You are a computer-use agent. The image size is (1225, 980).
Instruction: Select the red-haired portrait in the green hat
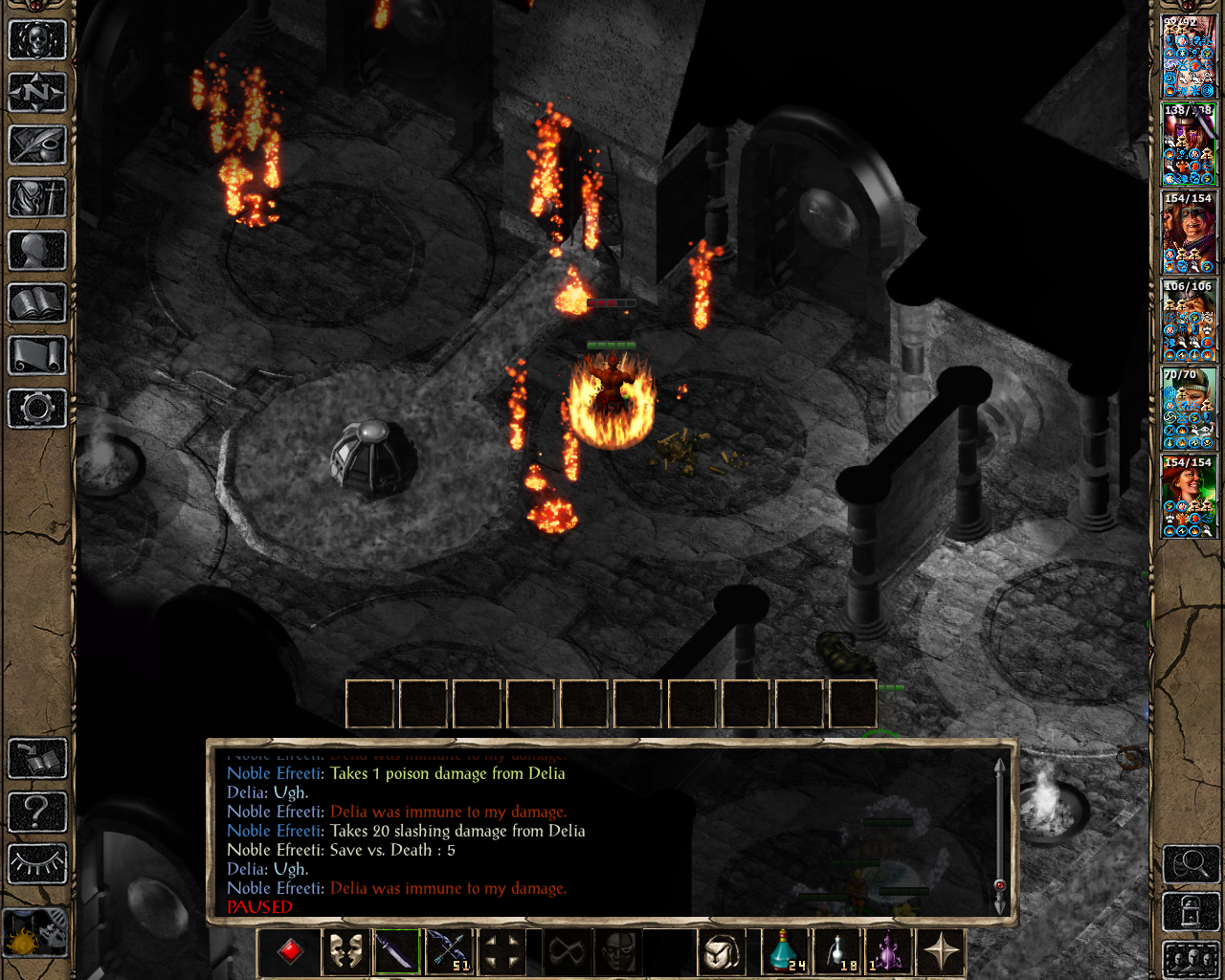coord(1189,496)
